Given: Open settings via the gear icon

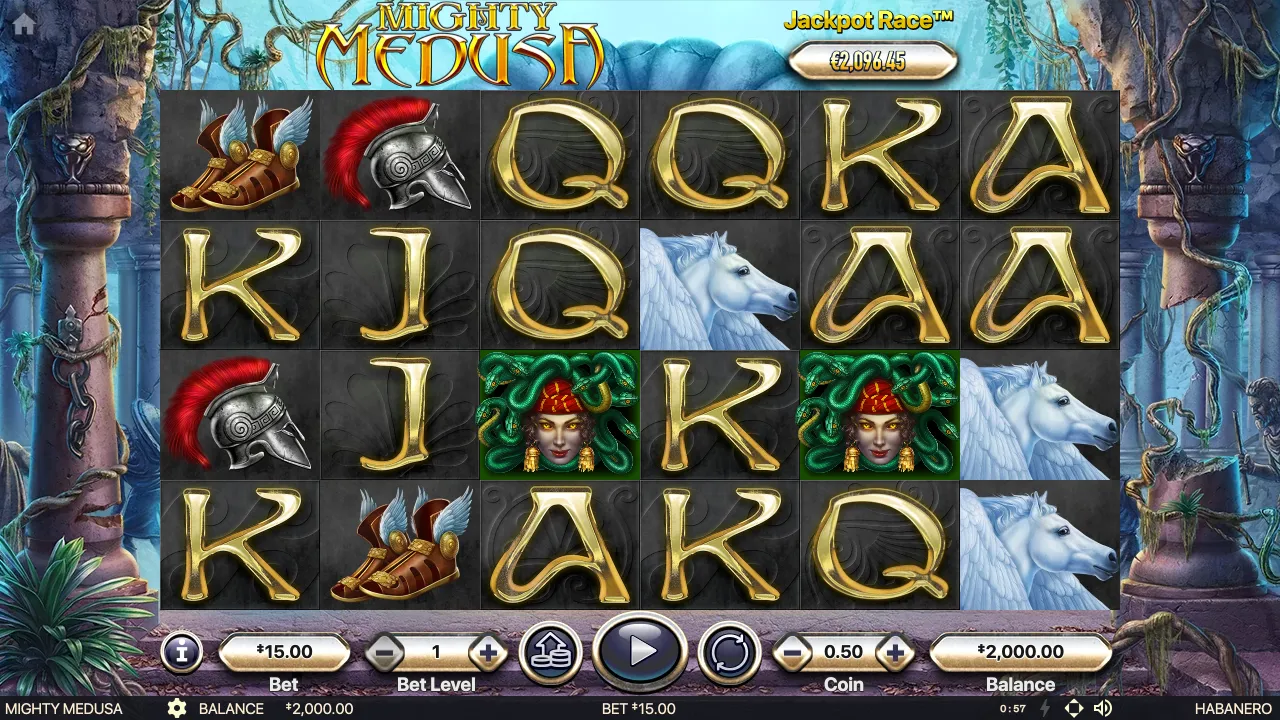Looking at the screenshot, I should coord(179,708).
